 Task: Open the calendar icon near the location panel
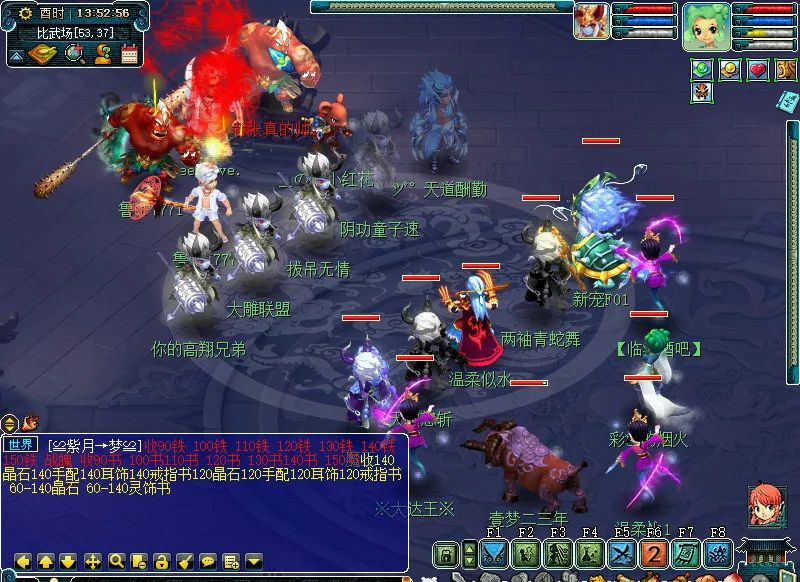[x=129, y=55]
